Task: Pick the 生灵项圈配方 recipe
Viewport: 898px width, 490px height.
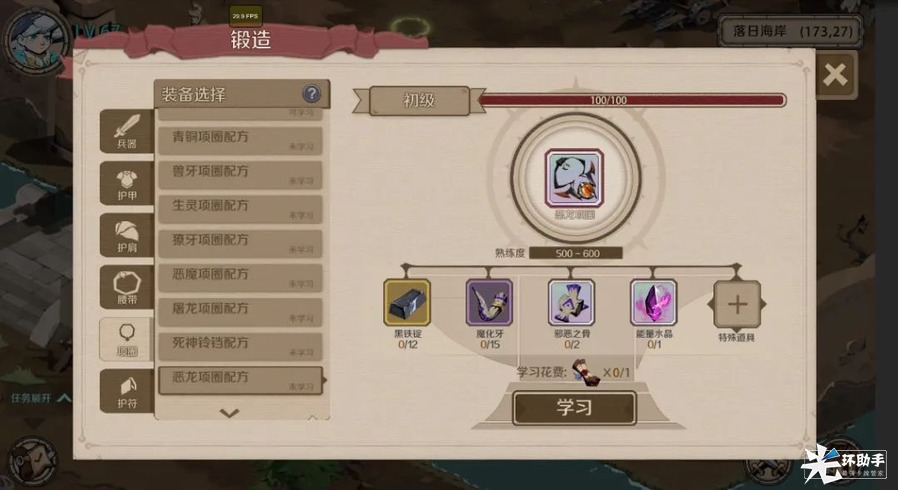Action: pyautogui.click(x=240, y=209)
